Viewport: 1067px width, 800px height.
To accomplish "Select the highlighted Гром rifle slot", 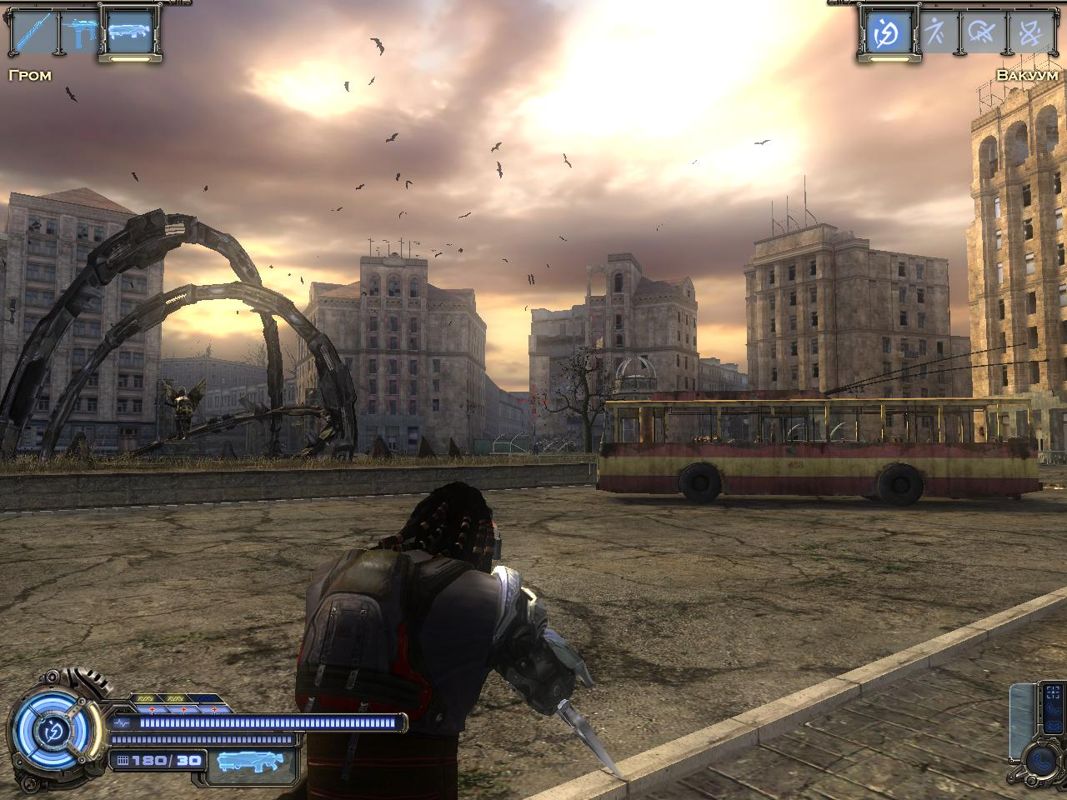I will pos(130,32).
